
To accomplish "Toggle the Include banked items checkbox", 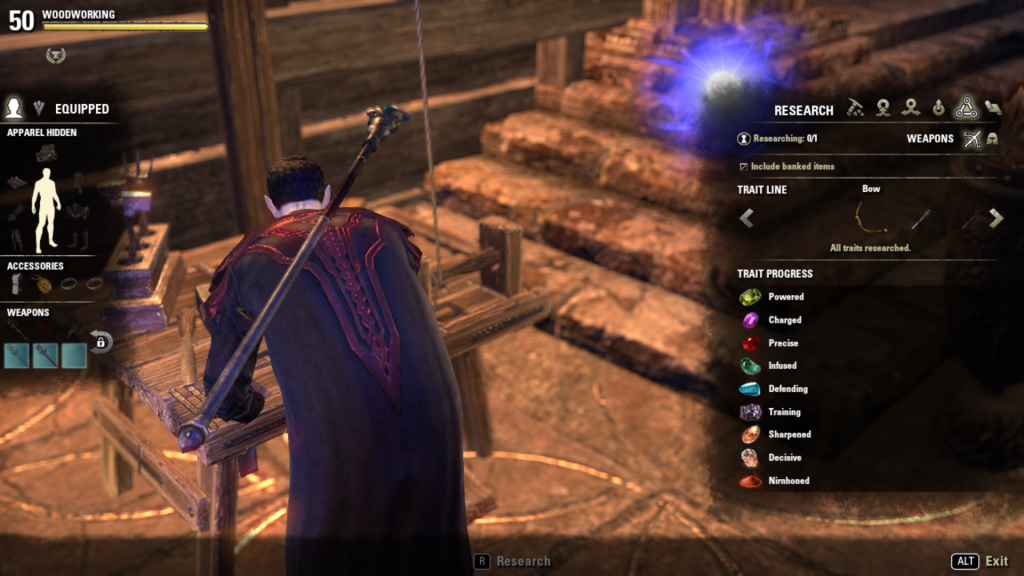I will tap(742, 166).
